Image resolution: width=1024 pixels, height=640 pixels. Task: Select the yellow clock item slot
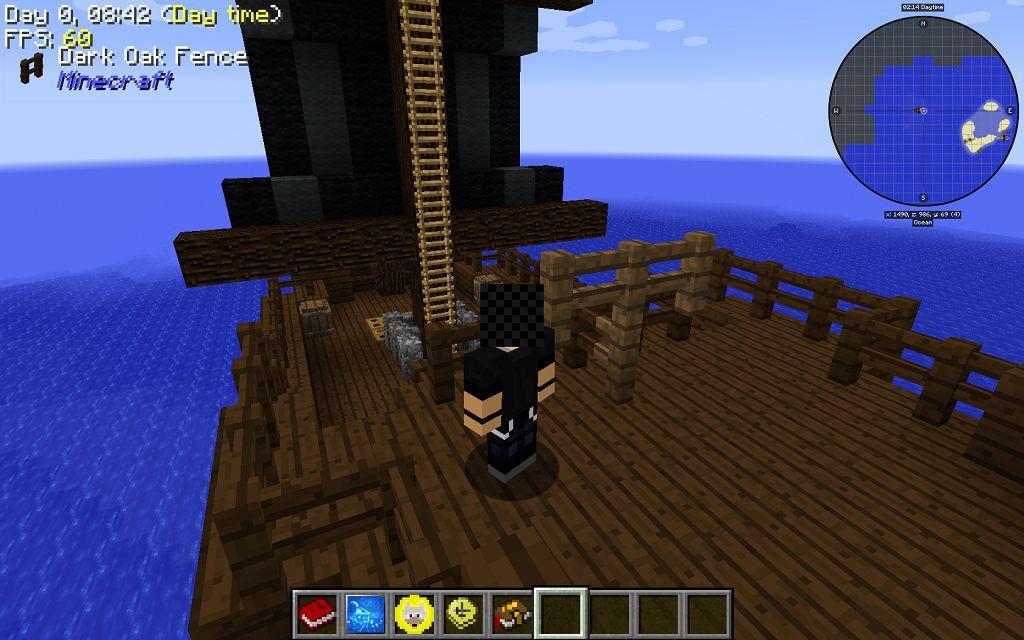(462, 612)
